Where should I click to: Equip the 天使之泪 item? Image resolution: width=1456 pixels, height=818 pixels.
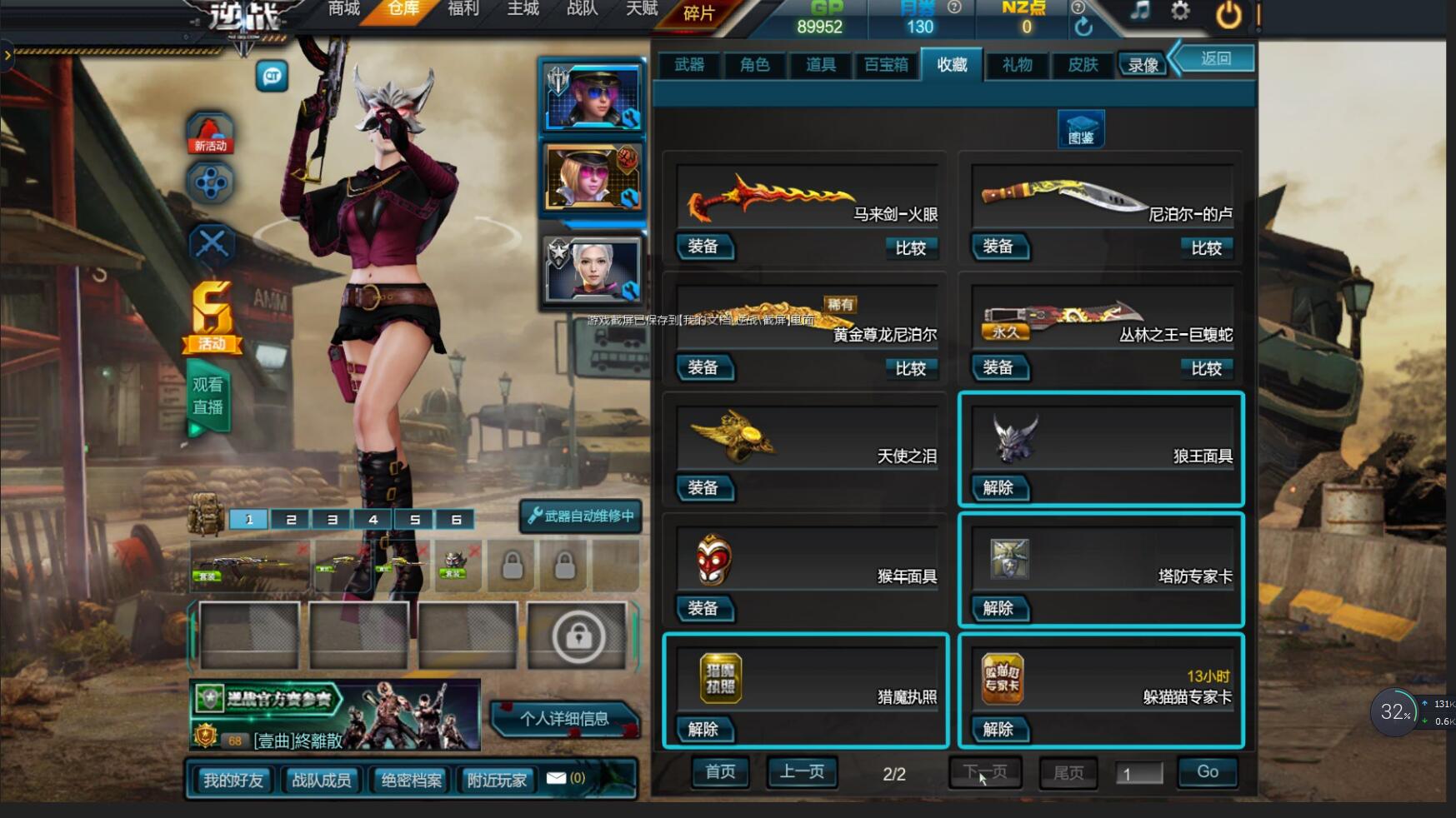703,488
